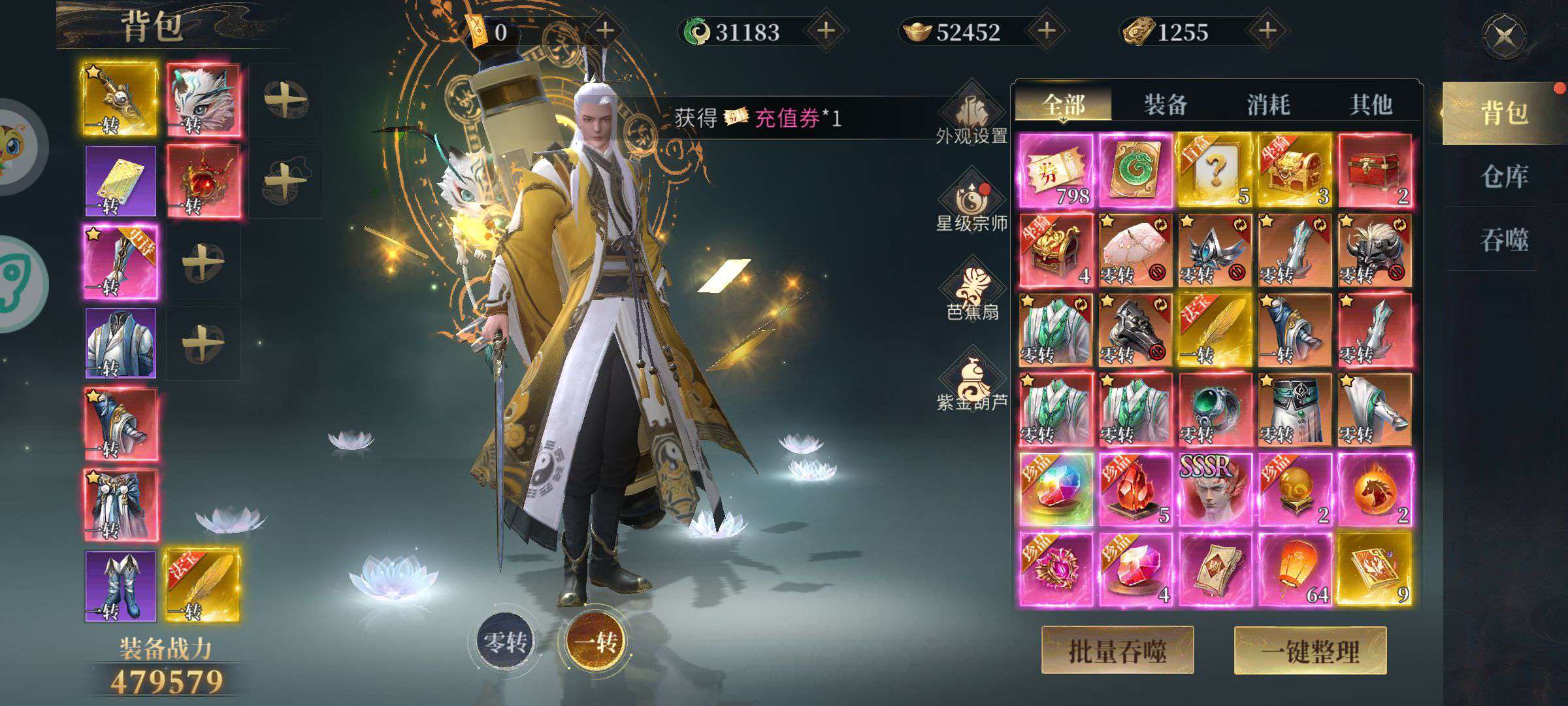Image resolution: width=1568 pixels, height=706 pixels.
Task: Select the equipped golden feather 法宝 slot
Action: 201,585
